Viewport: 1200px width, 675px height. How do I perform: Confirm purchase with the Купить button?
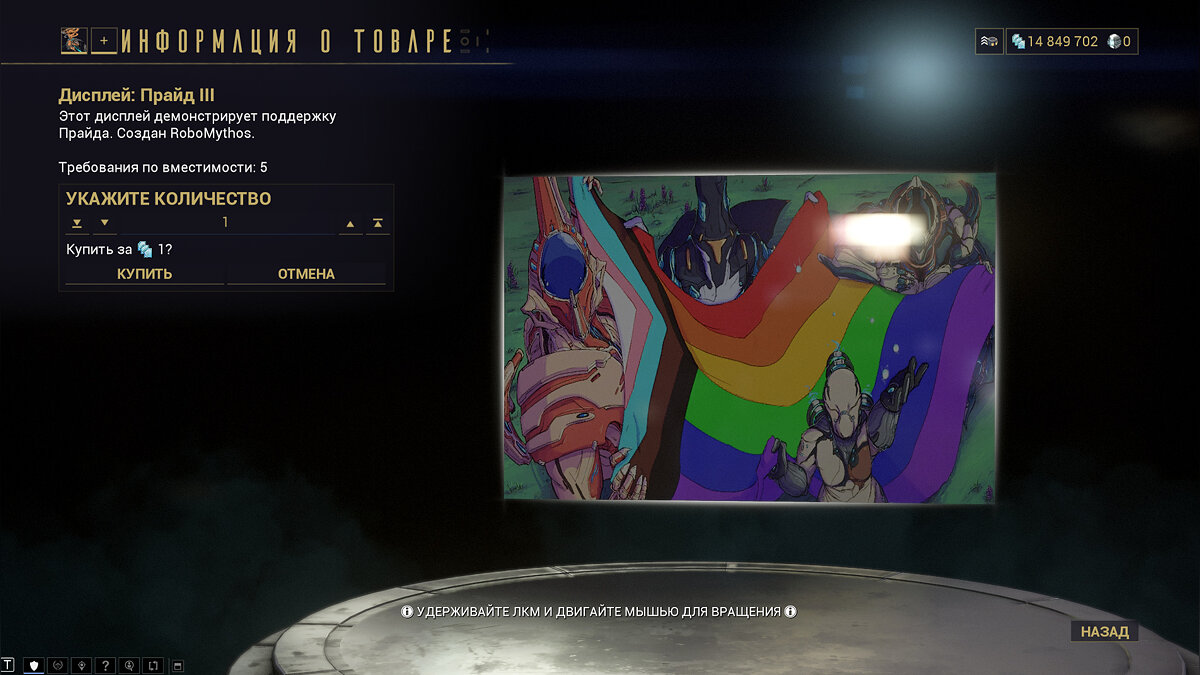click(145, 274)
